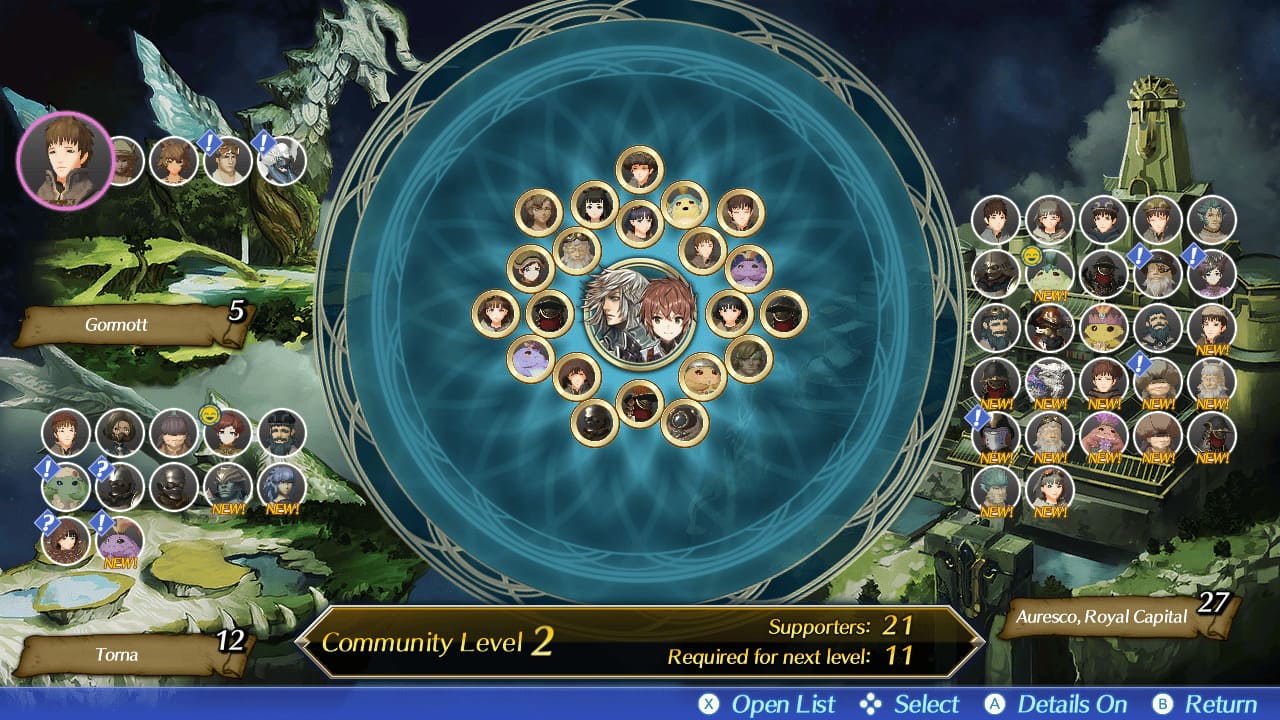1280x720 pixels.
Task: Select the white-haired Gormotti portrait with exclamation mark
Action: 281,161
